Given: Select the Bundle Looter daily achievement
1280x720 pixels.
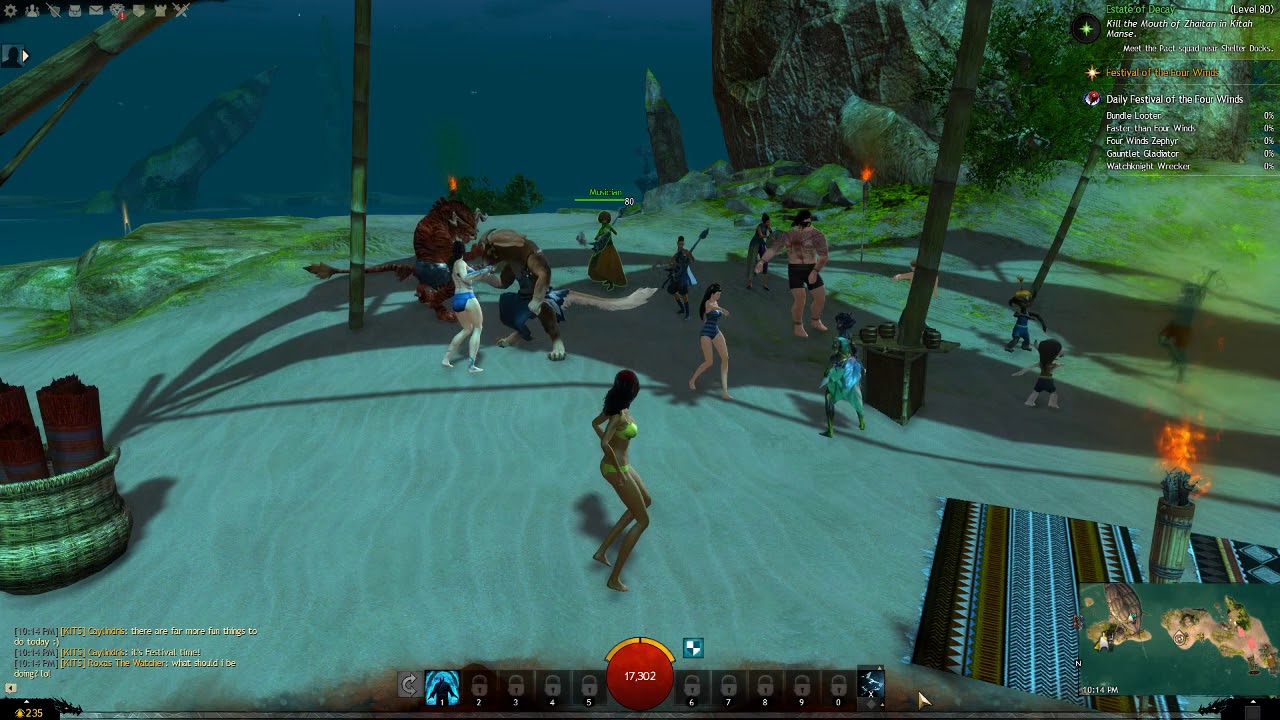Looking at the screenshot, I should coord(1134,116).
